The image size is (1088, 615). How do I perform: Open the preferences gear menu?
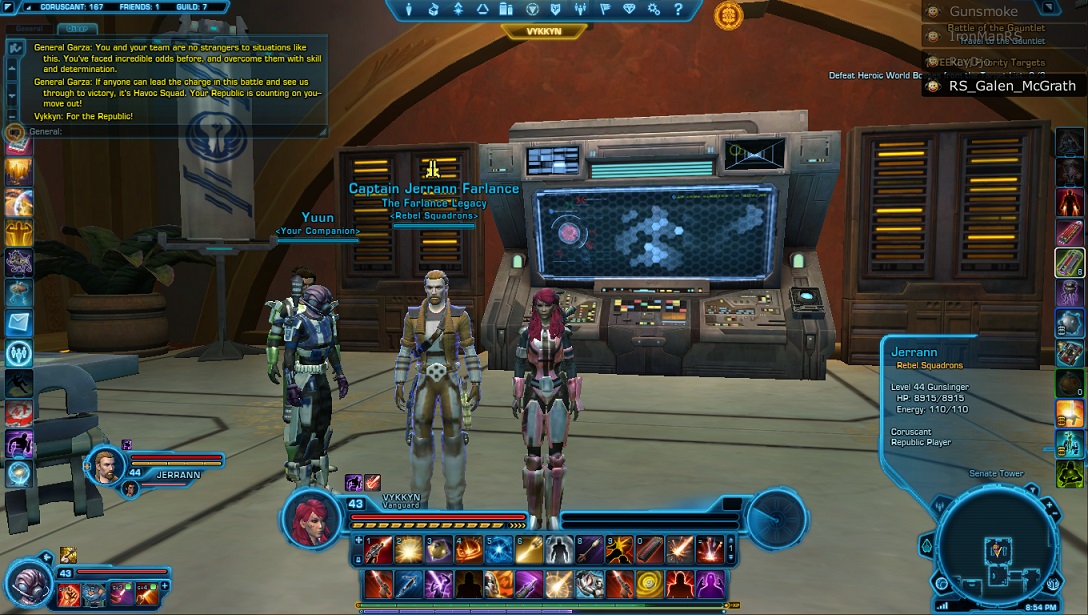click(654, 9)
